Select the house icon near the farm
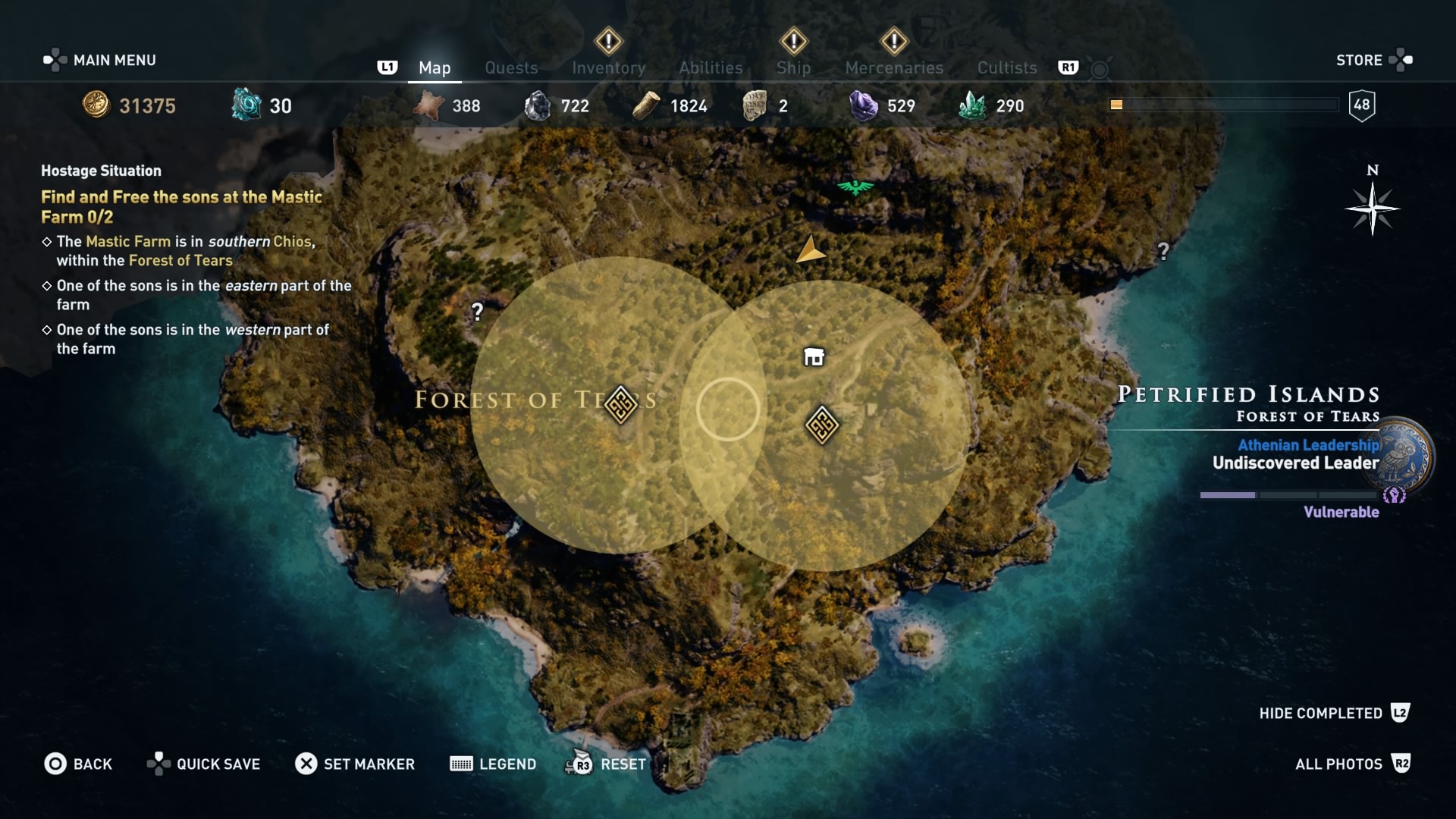This screenshot has width=1456, height=819. pyautogui.click(x=812, y=355)
